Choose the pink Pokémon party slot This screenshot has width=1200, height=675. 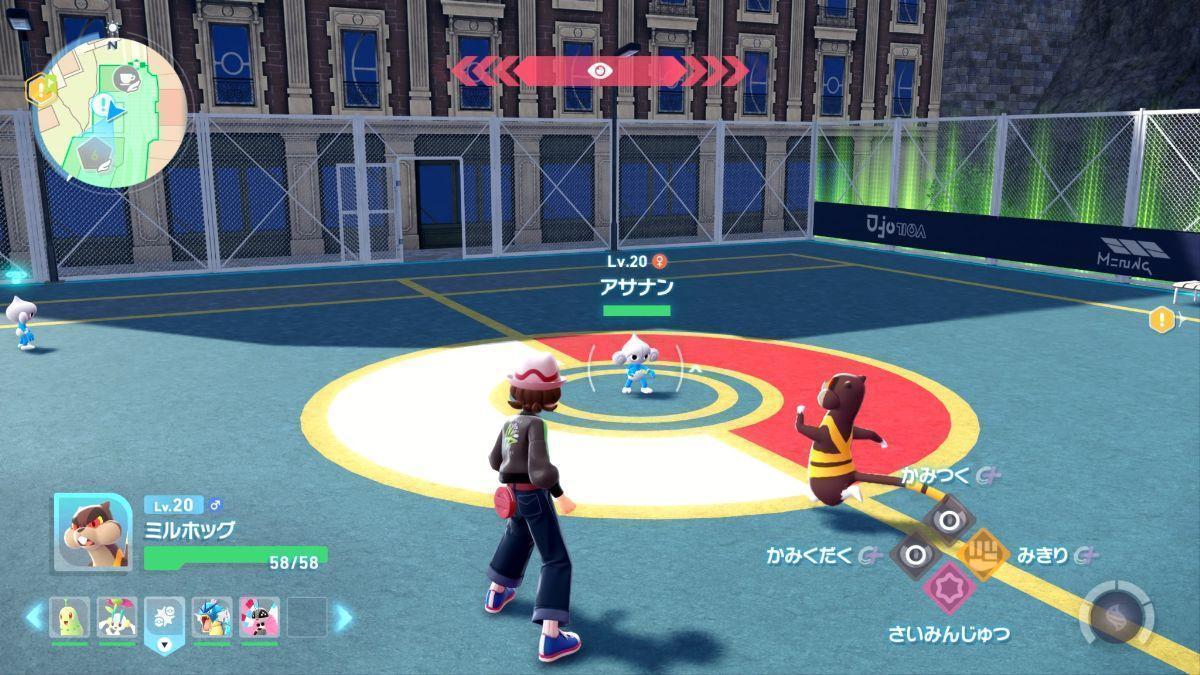coord(259,617)
